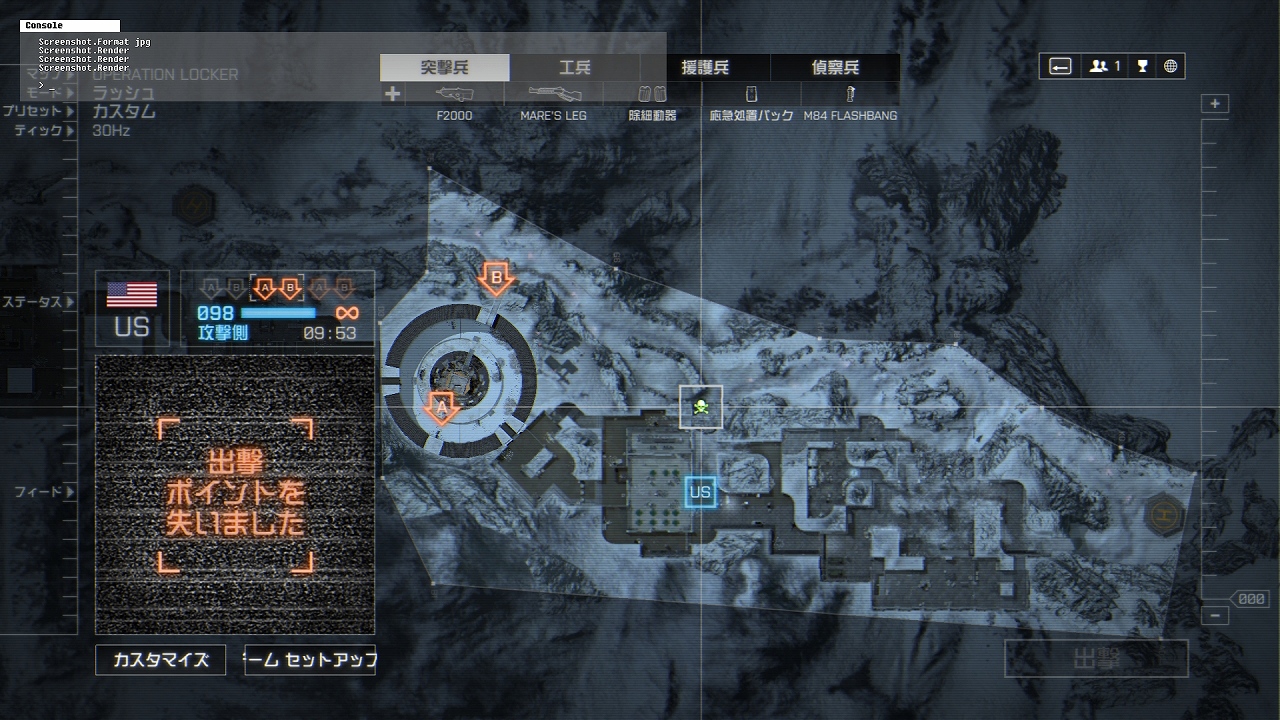Select the US spawn point on map
This screenshot has width=1280, height=720.
(700, 492)
